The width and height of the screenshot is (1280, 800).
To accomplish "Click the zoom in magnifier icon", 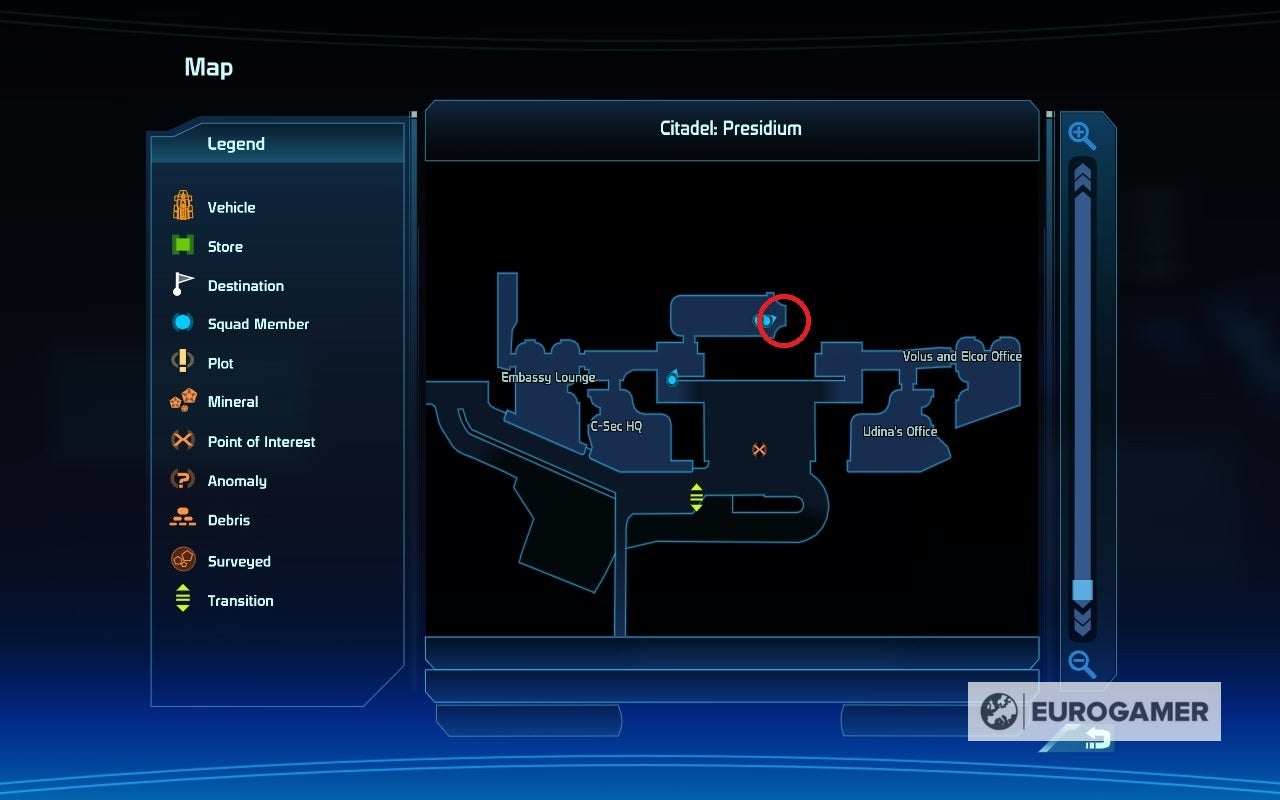I will point(1082,137).
